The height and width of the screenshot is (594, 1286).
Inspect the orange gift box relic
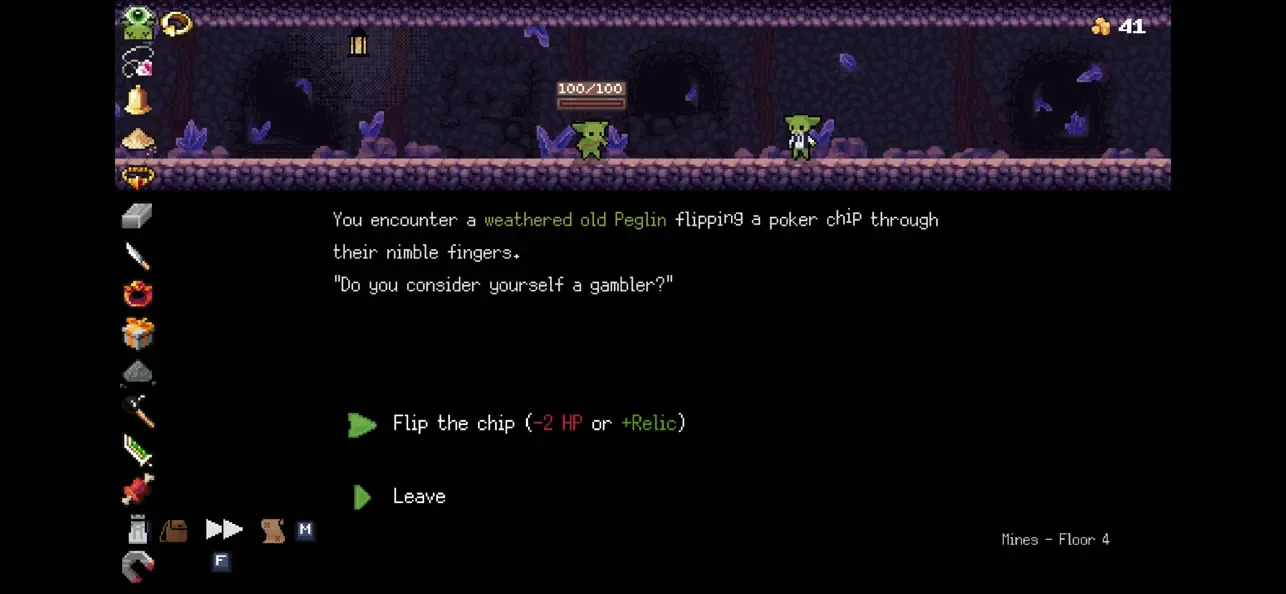point(138,333)
